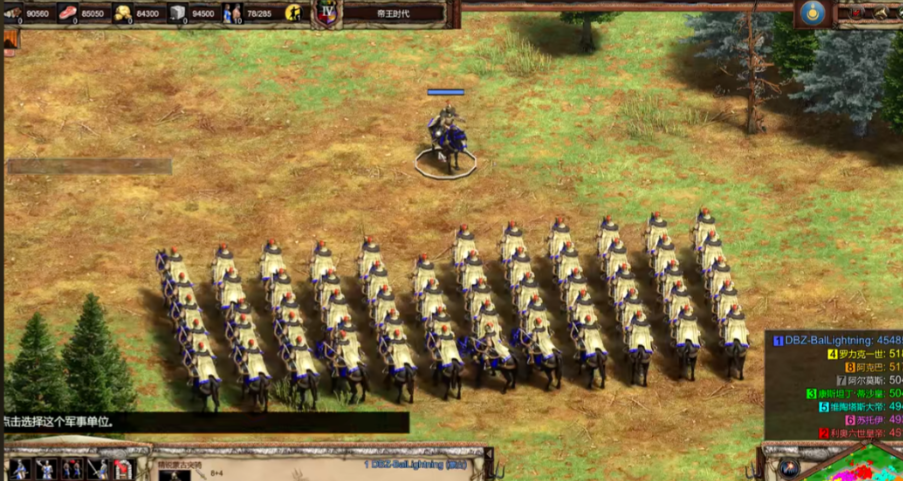Click the minimap in the bottom corner

point(862,466)
